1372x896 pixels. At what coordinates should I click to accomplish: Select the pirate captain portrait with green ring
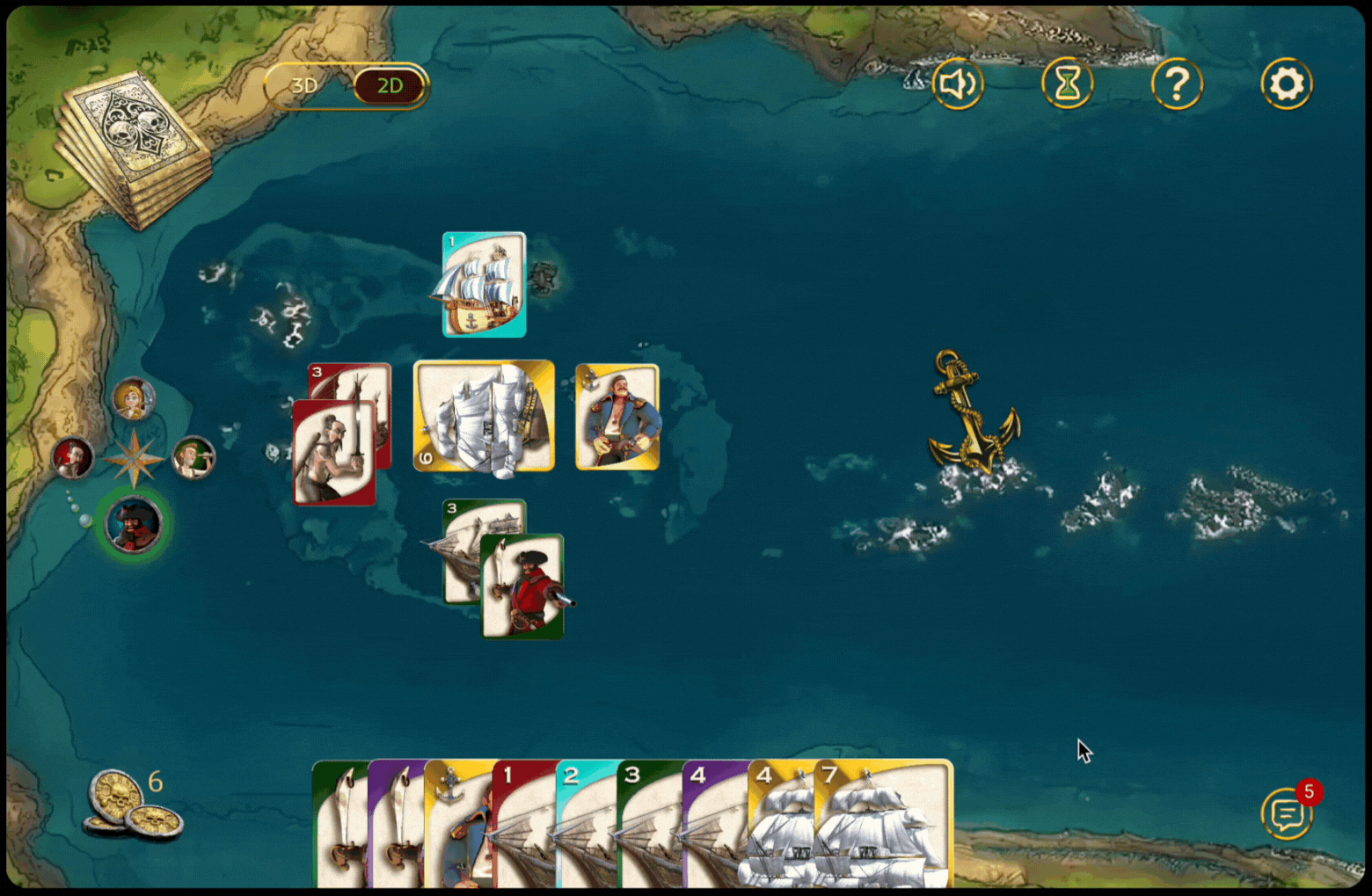[133, 524]
